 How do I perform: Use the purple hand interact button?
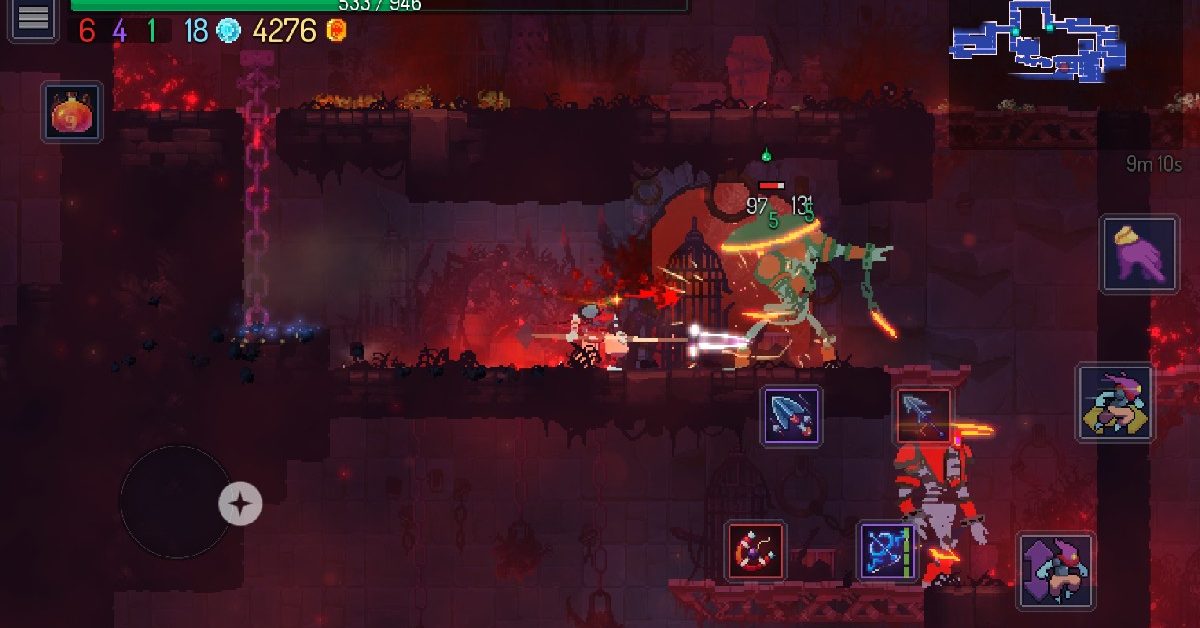[1140, 255]
